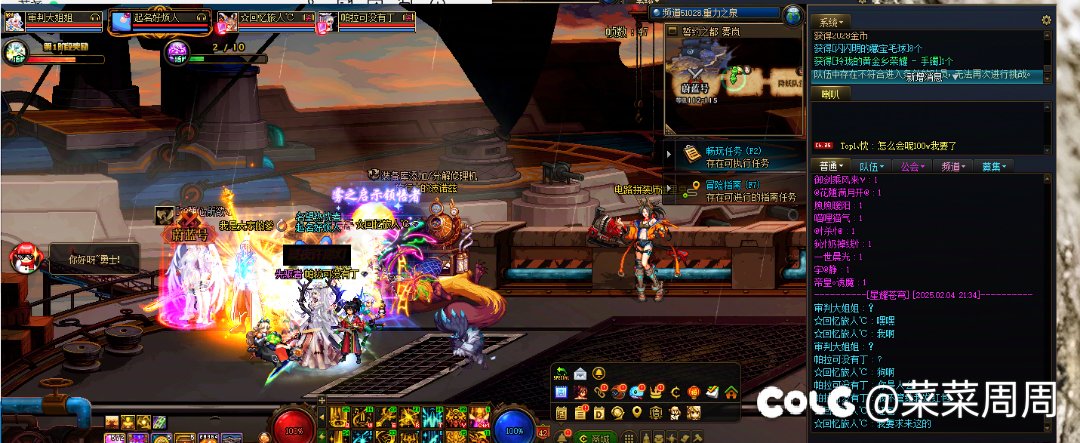
Task: Open chat settings with the gear icon
Action: point(1046,20)
